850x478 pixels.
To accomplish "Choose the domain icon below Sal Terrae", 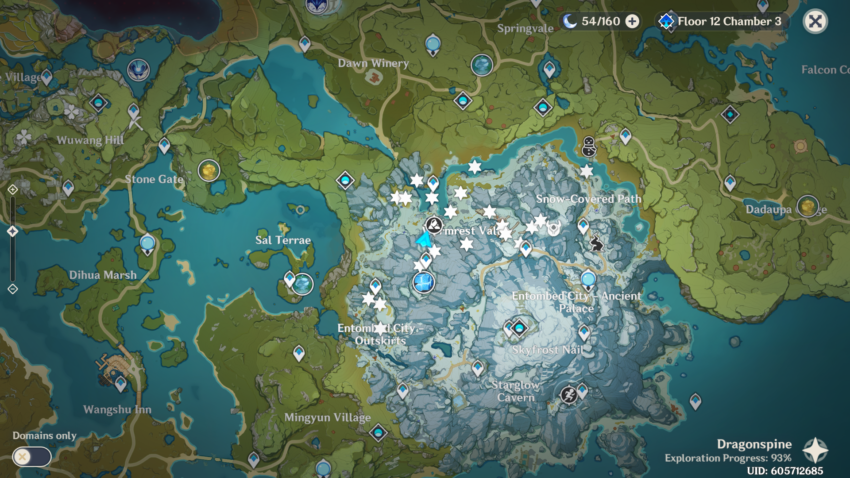I will pyautogui.click(x=302, y=284).
